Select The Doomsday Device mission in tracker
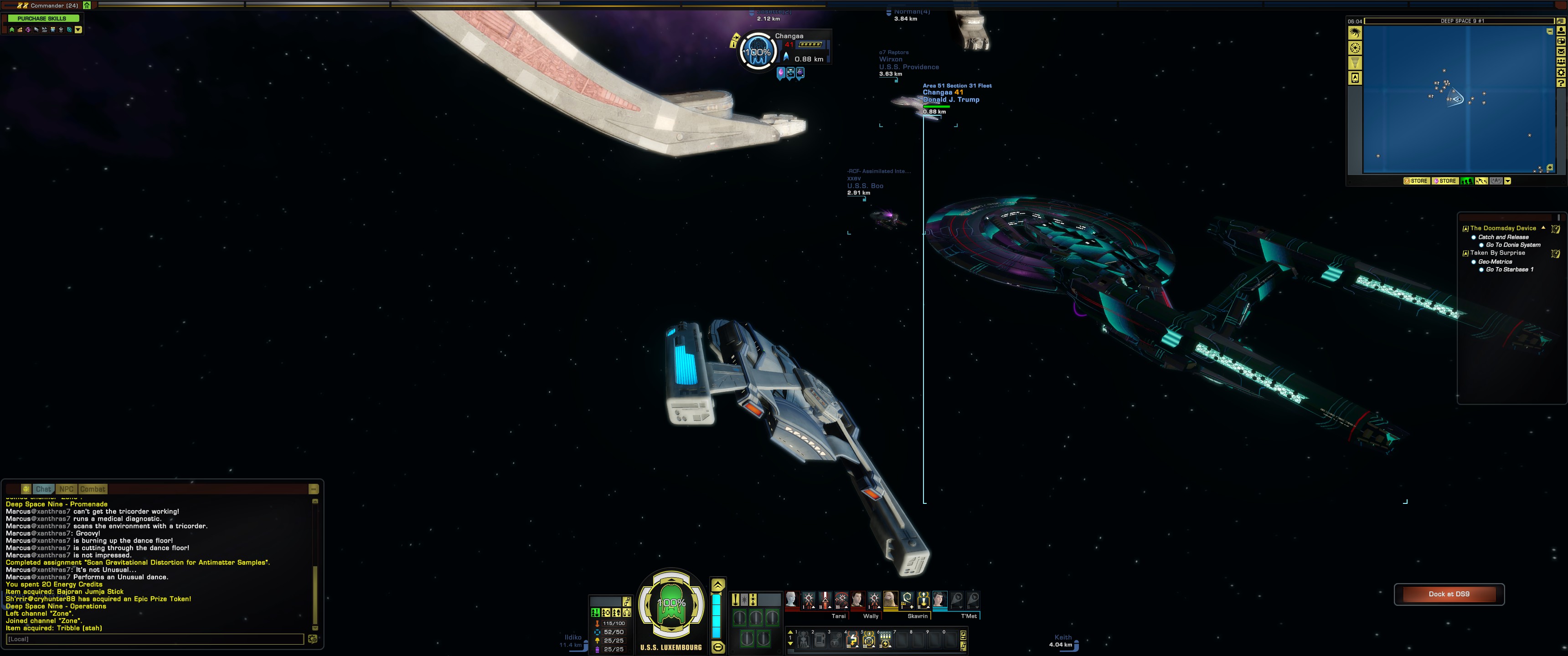 point(1503,228)
